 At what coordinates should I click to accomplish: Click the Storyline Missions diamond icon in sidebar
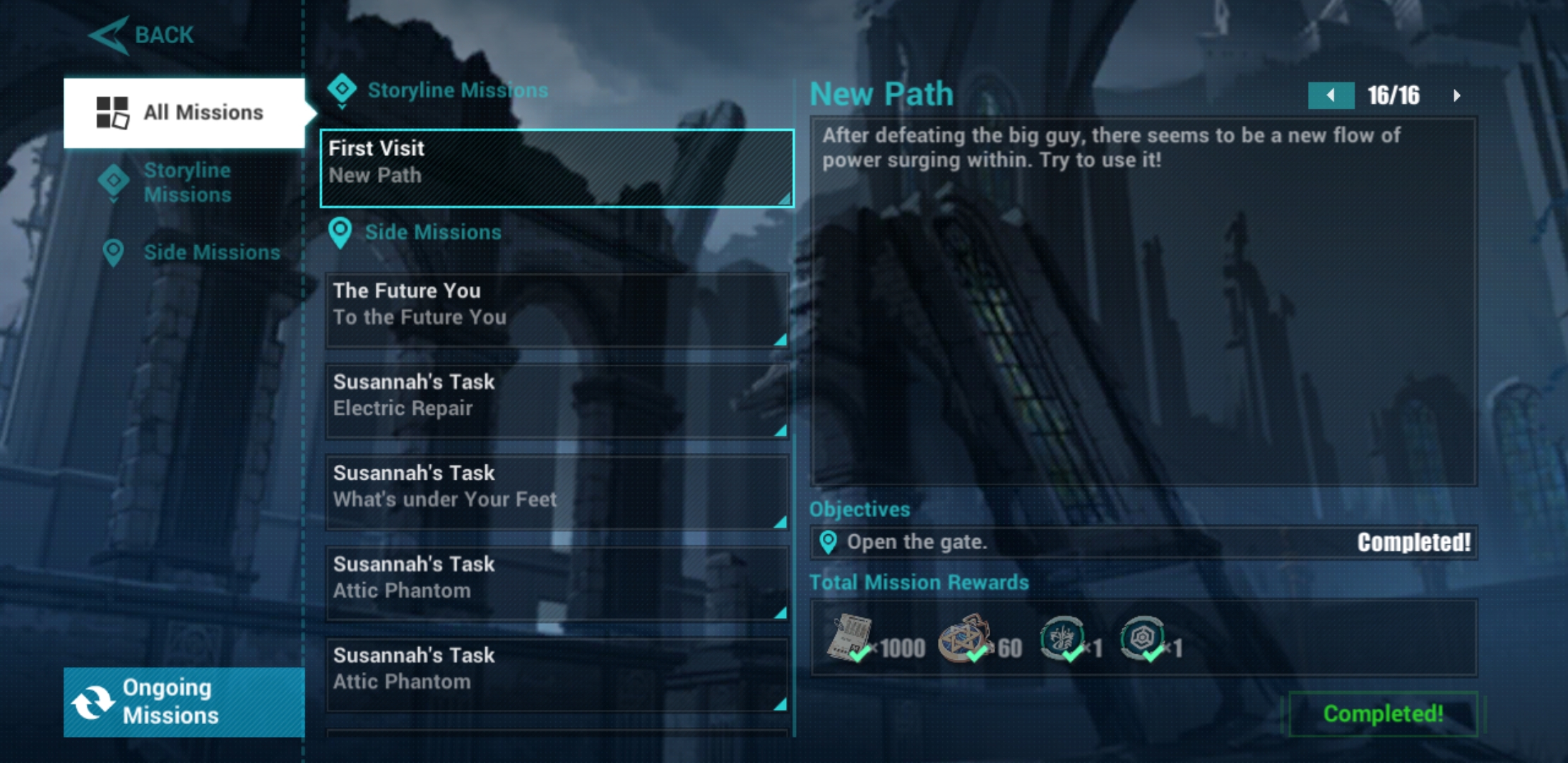113,182
